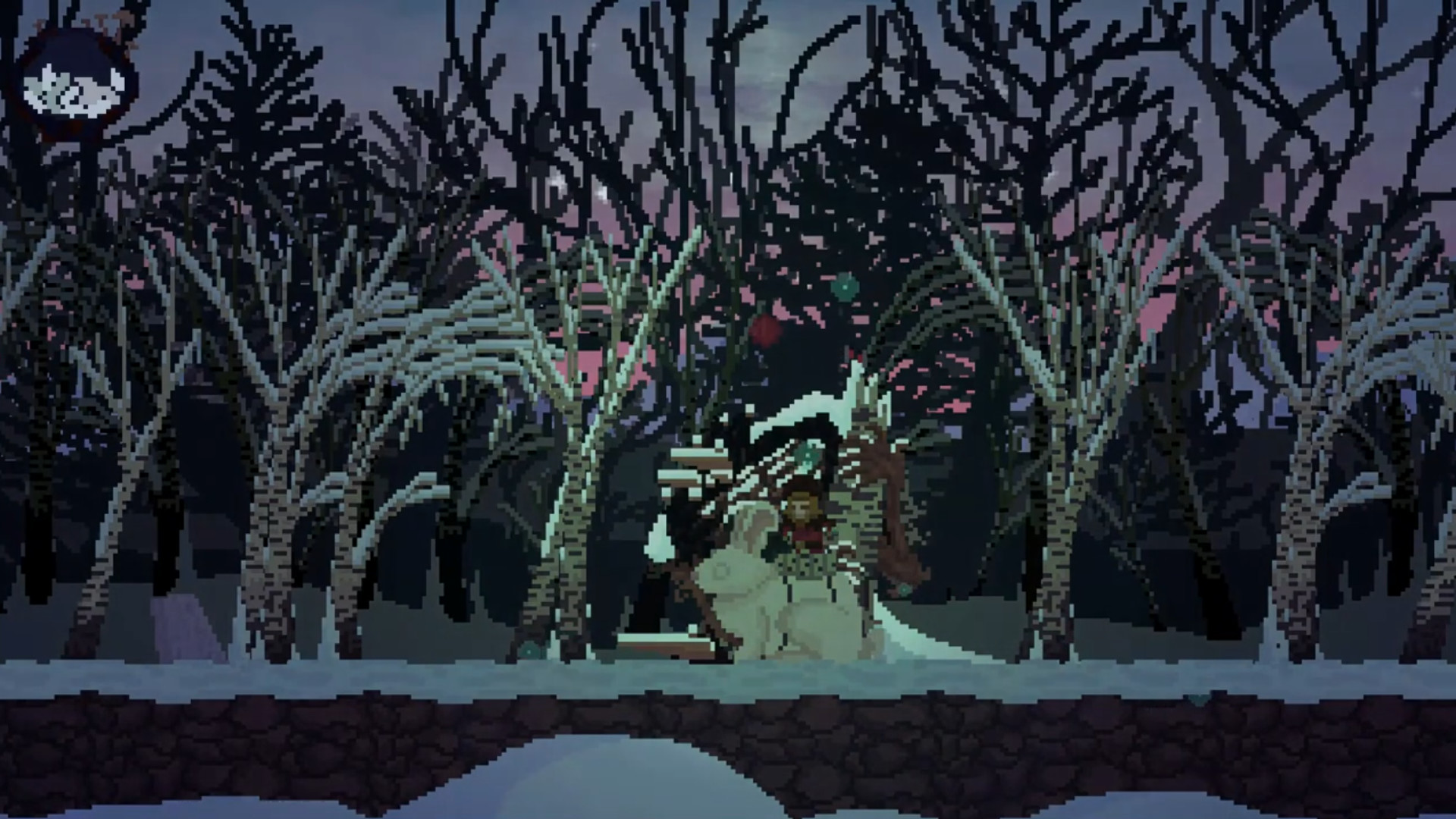The height and width of the screenshot is (819, 1456).
Task: Click the small turquoise orb near the ground
Action: pos(905,588)
